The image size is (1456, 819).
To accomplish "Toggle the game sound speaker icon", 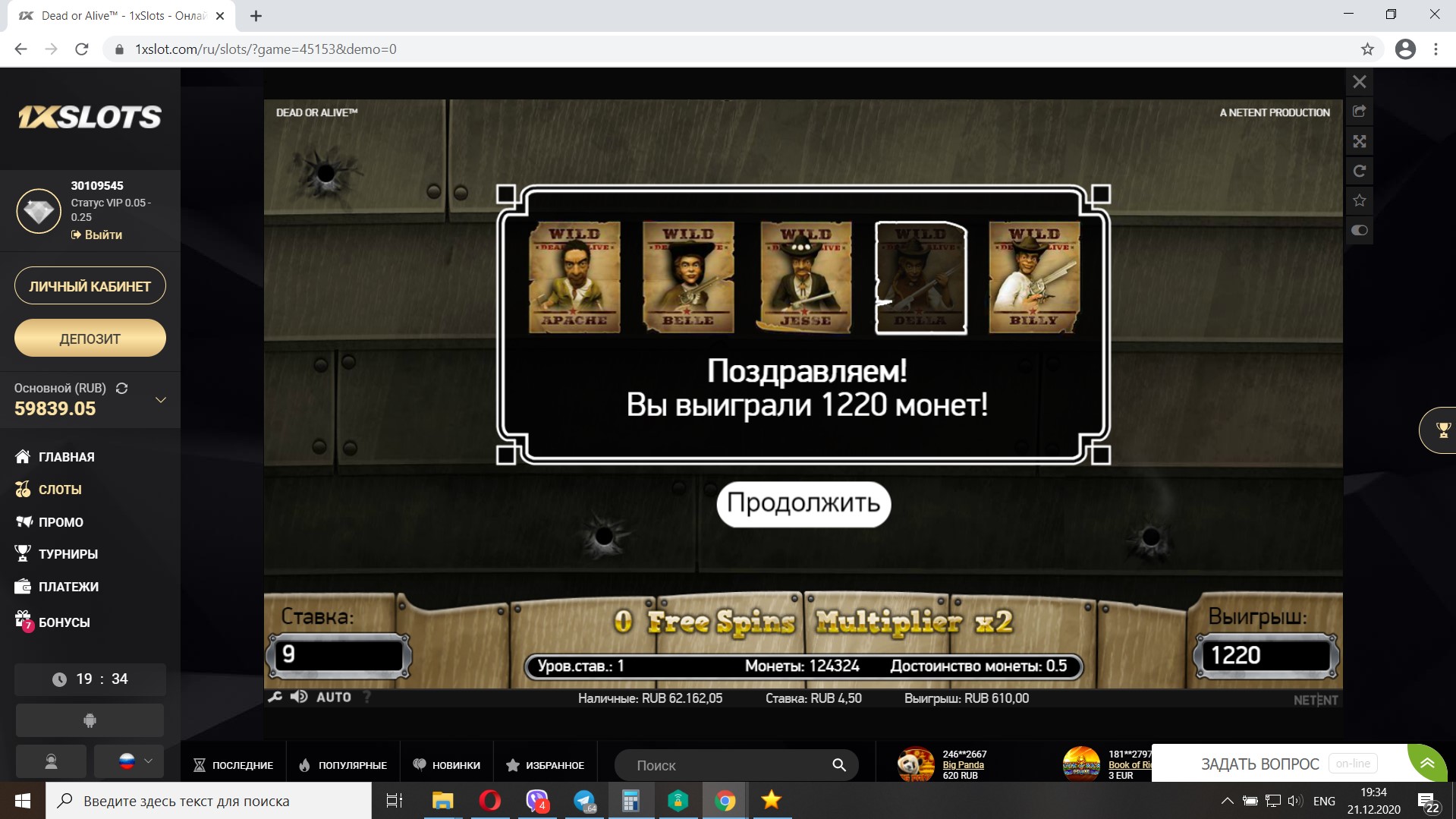I will point(299,697).
